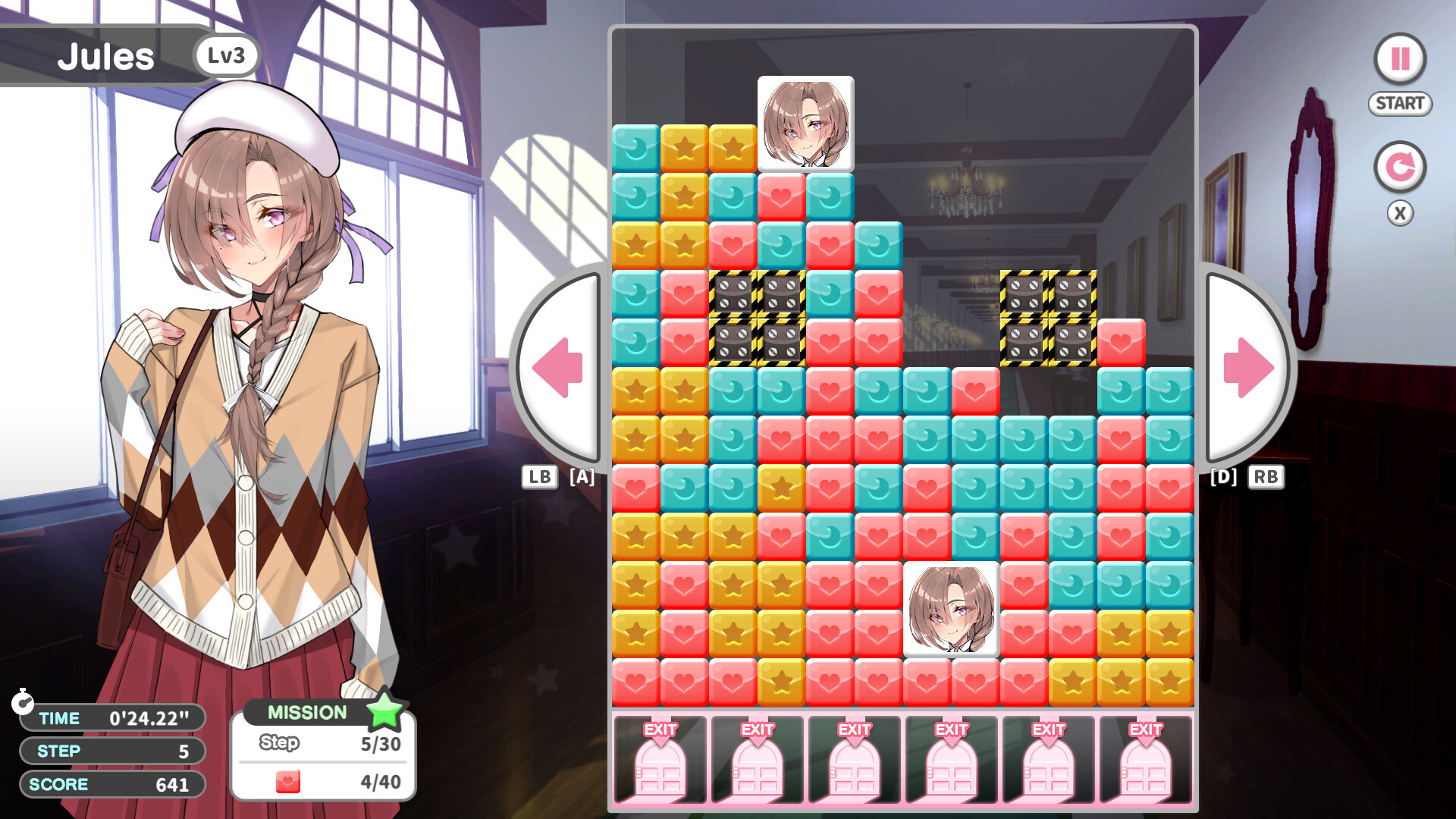Click the SCORE 641 display
Viewport: 1456px width, 819px height.
(x=112, y=784)
